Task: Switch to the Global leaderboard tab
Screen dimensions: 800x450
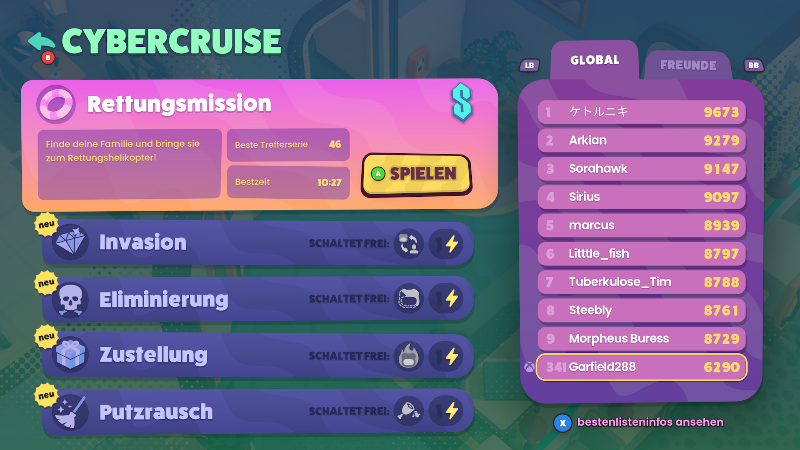Action: click(594, 61)
